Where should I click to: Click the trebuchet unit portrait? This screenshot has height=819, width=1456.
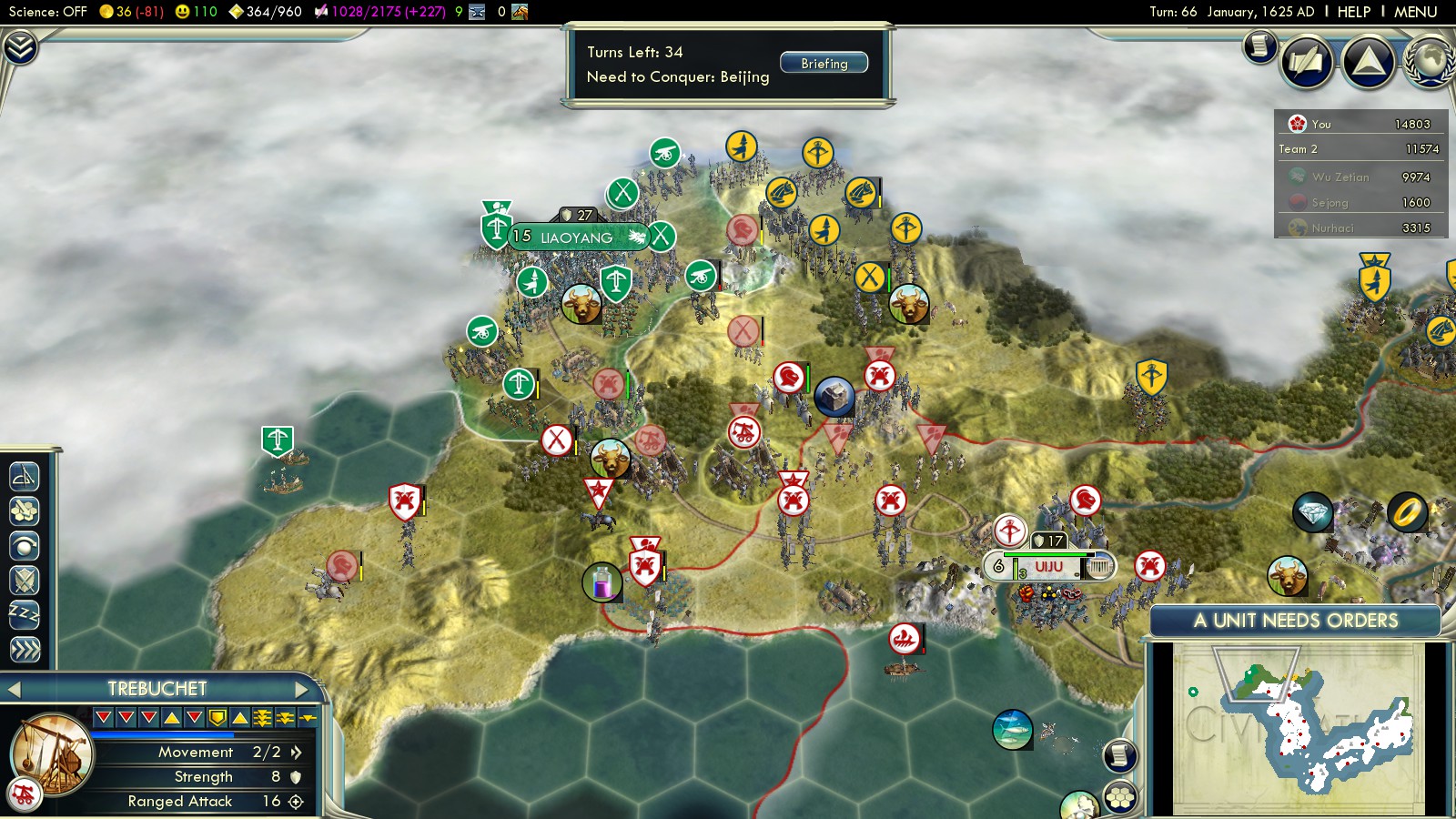53,753
